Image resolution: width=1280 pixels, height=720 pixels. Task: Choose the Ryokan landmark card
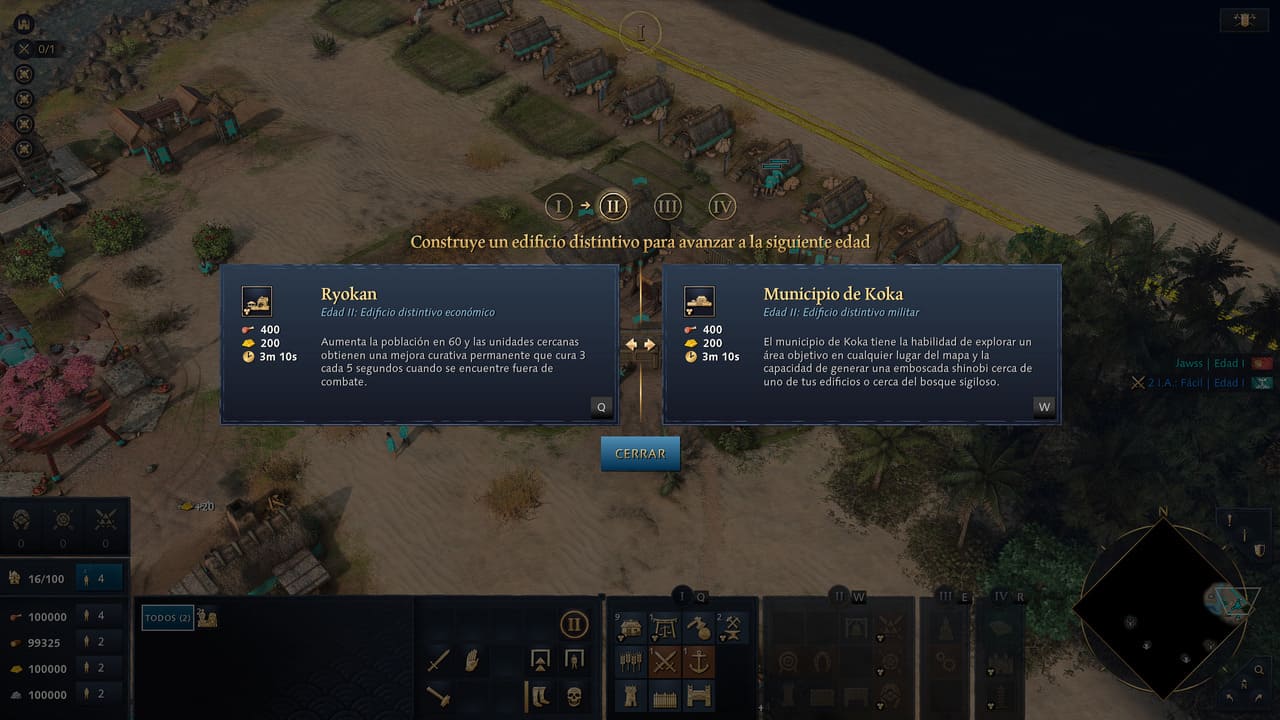pyautogui.click(x=419, y=344)
